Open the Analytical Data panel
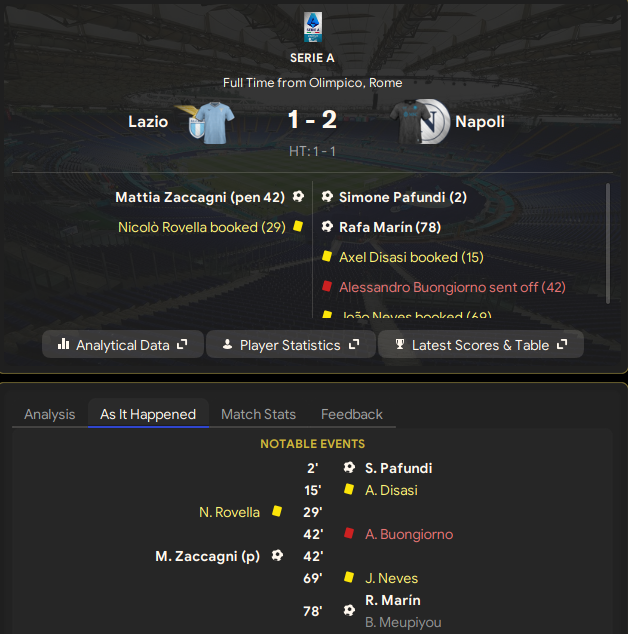Image resolution: width=628 pixels, height=634 pixels. point(123,345)
